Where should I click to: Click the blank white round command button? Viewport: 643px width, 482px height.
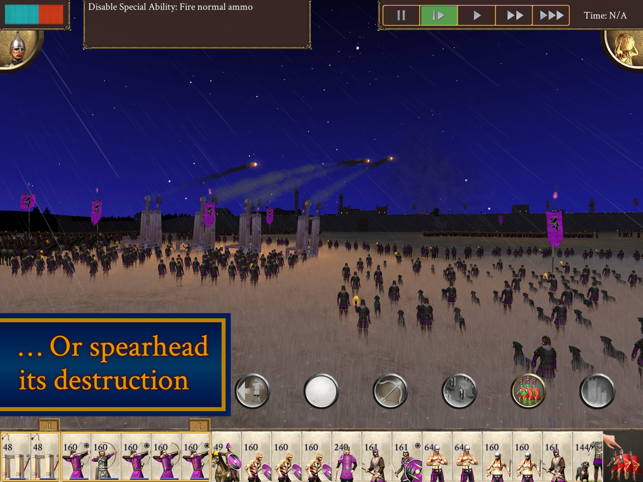click(321, 391)
